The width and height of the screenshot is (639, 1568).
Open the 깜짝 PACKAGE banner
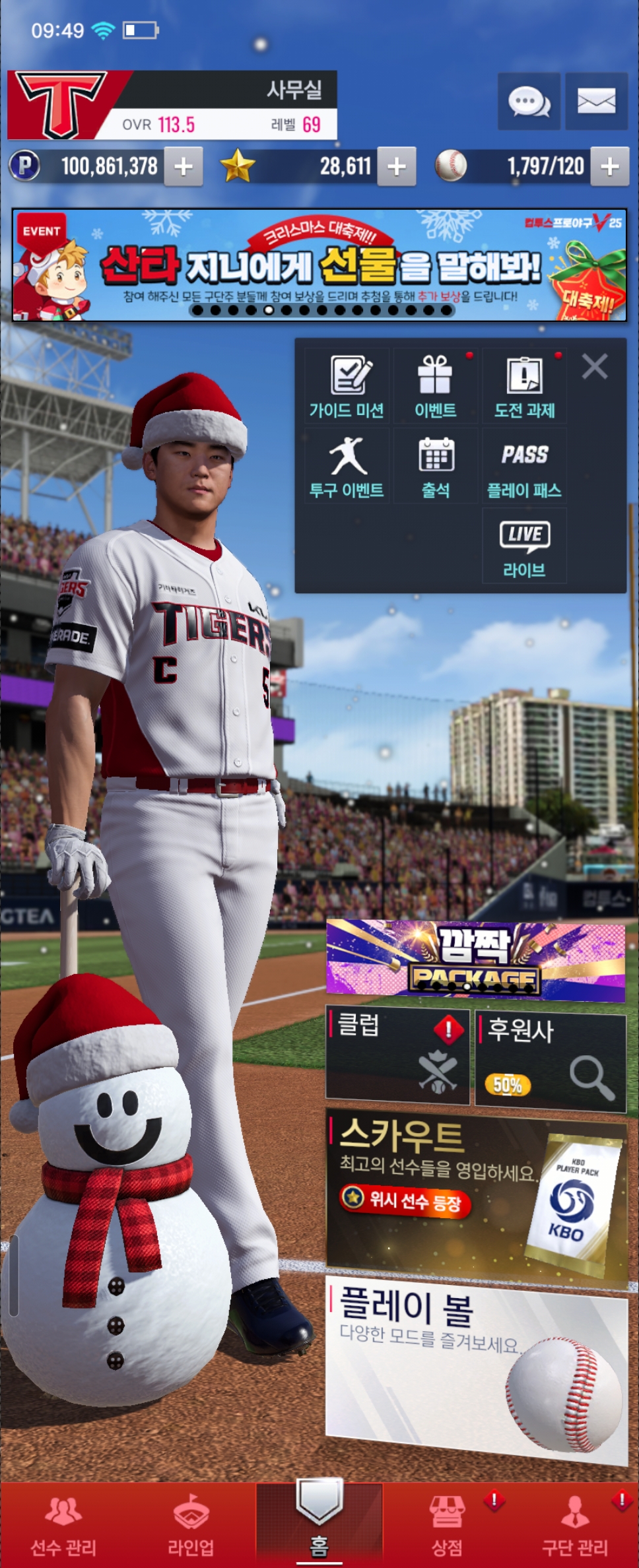pyautogui.click(x=475, y=958)
